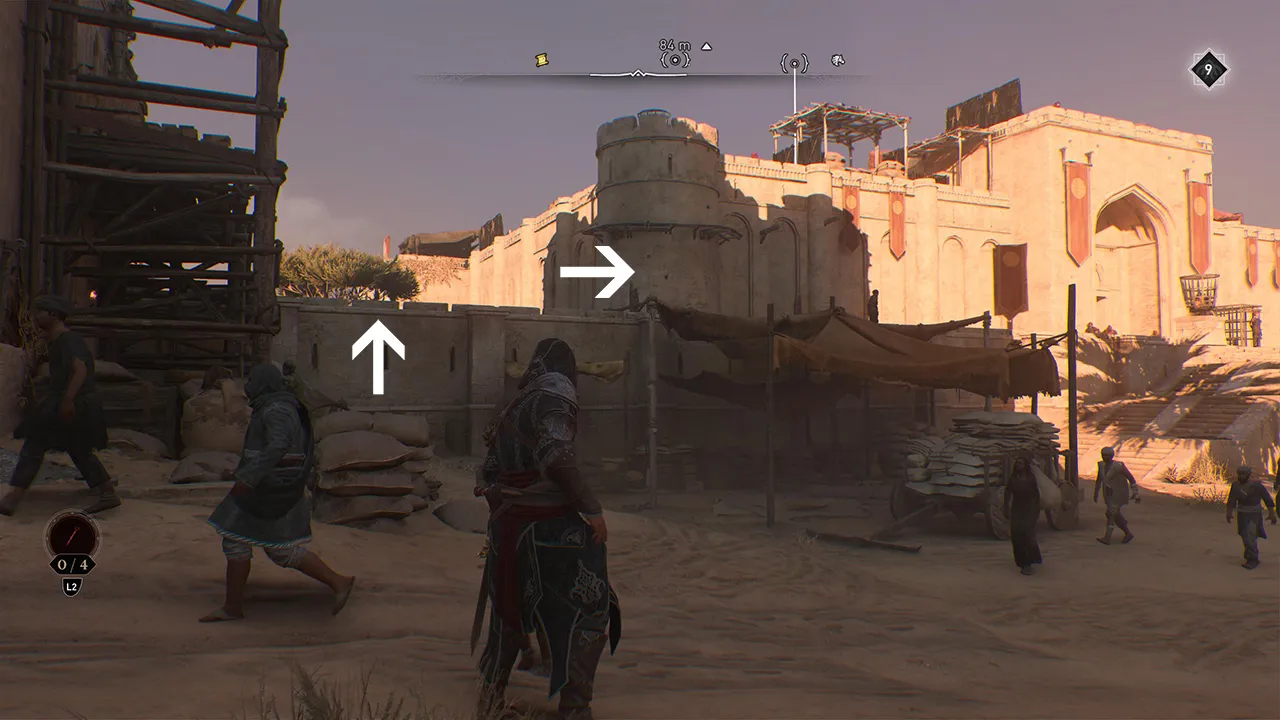Toggle the upward white arrow marker
Viewport: 1280px width, 720px height.
pyautogui.click(x=377, y=357)
